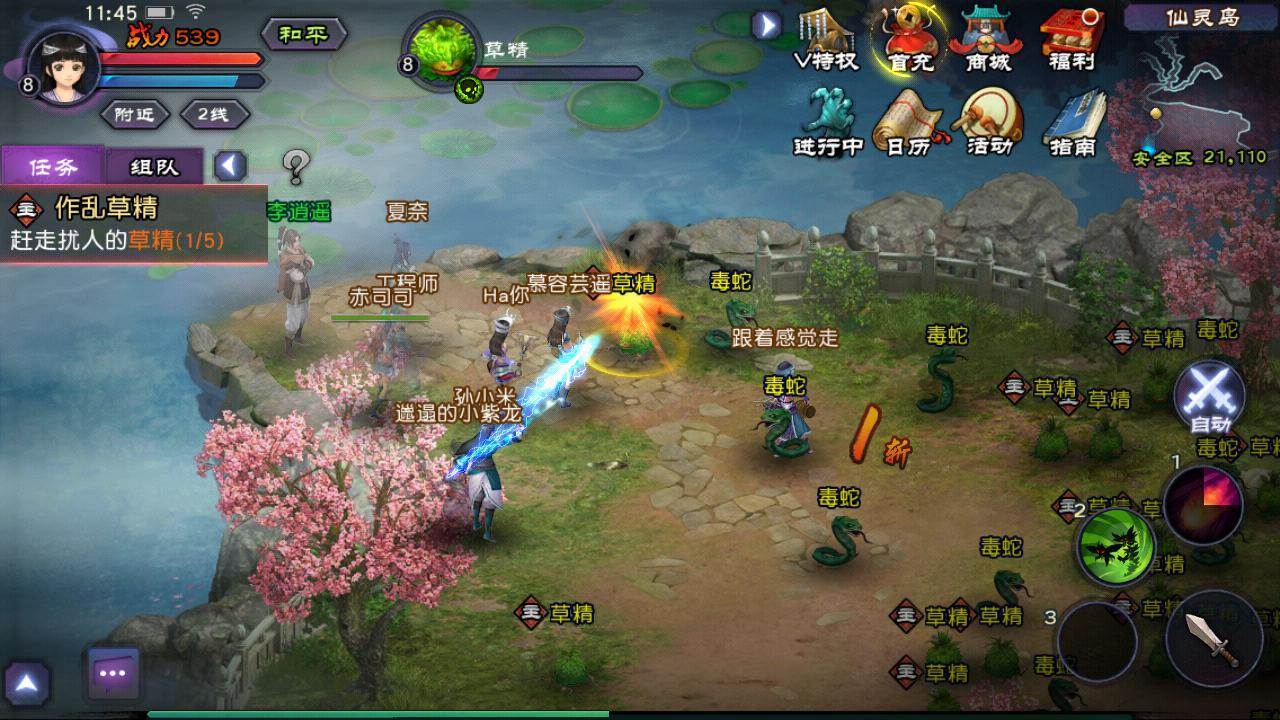The width and height of the screenshot is (1280, 720).
Task: Open the 进行中 ongoing events icon
Action: (828, 122)
